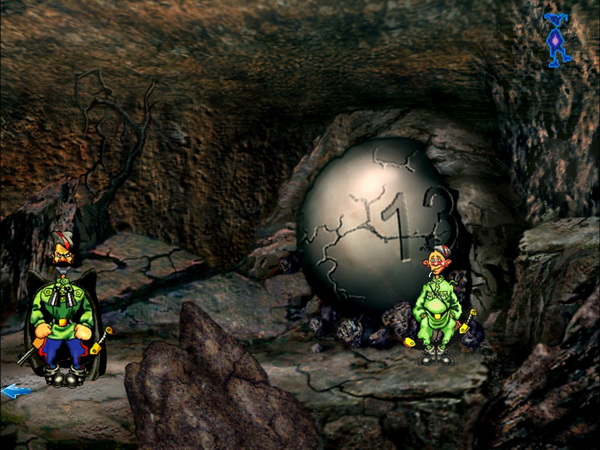Open the blue figure icon menu
Screen dimensions: 600x450
[557, 40]
